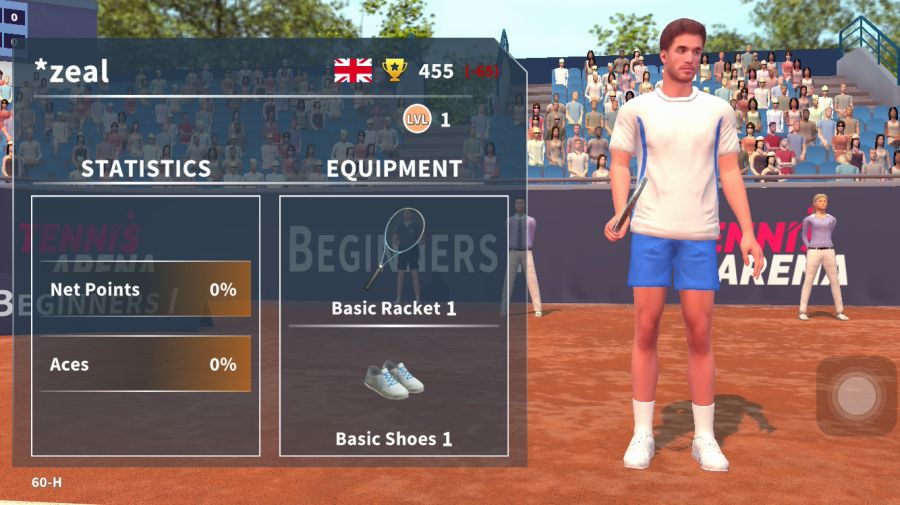Click the Aces statistic row
This screenshot has height=505, width=900.
point(145,364)
